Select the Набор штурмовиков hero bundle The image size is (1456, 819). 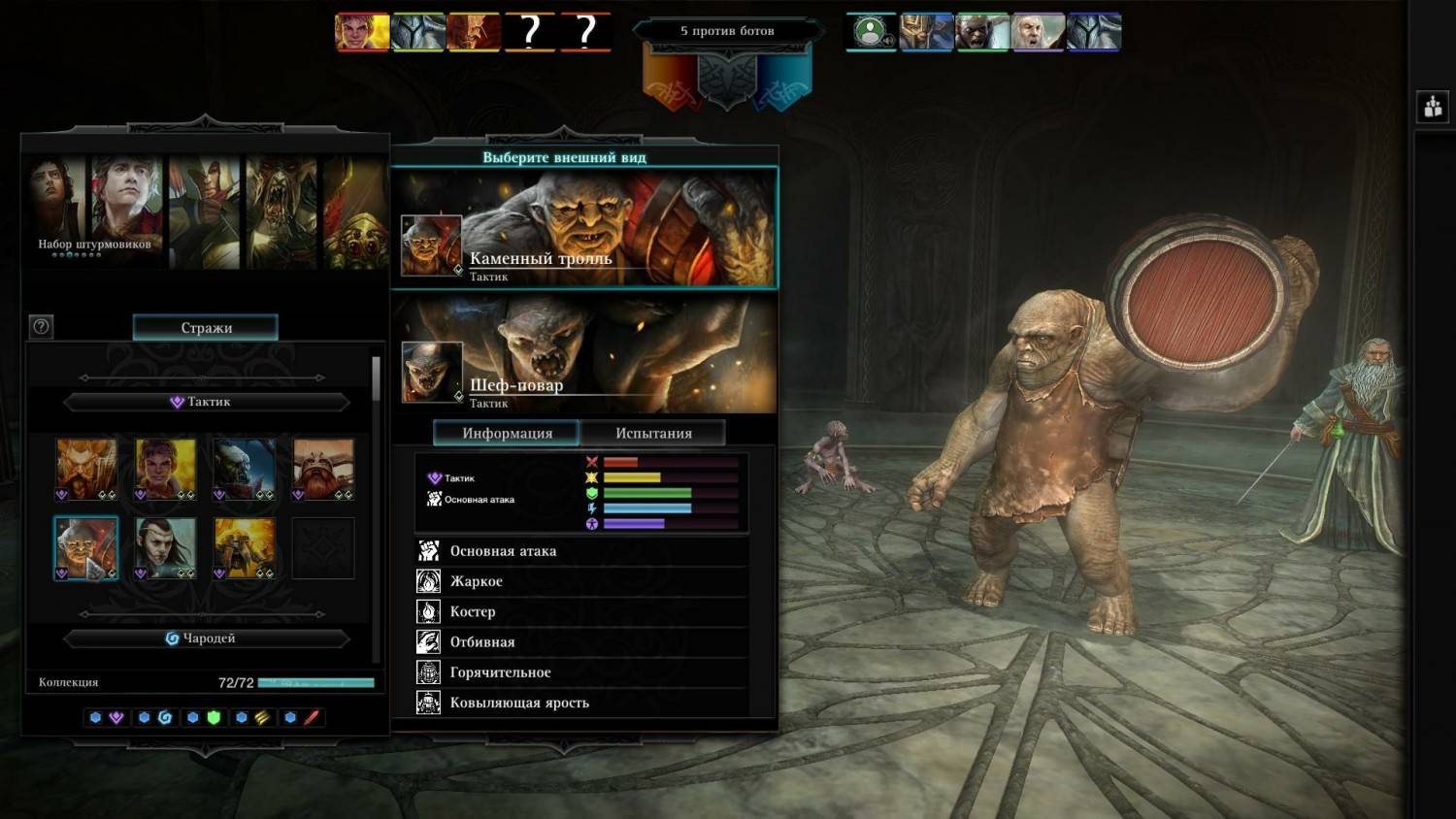(x=94, y=212)
